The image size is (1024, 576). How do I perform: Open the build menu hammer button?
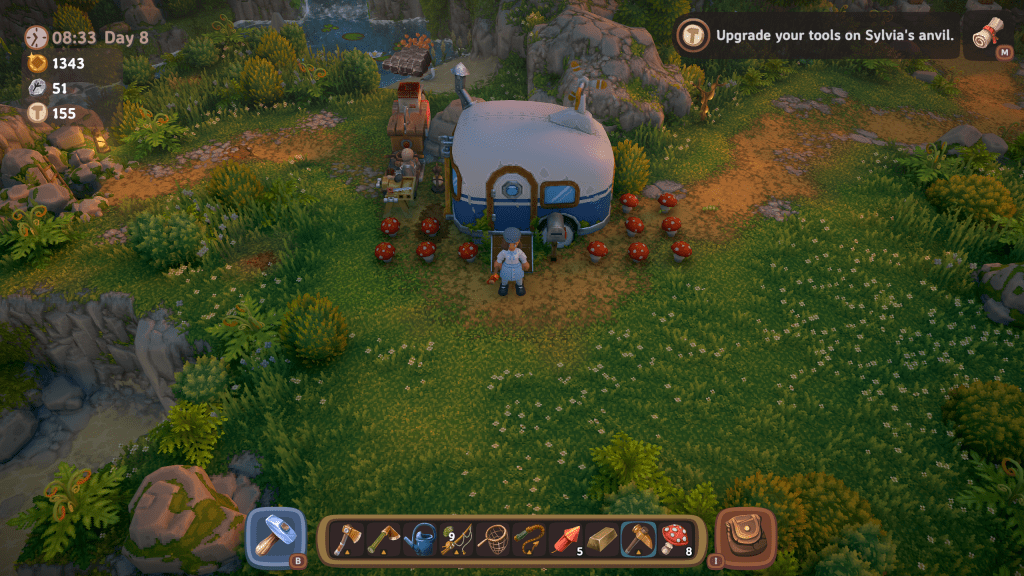point(274,536)
